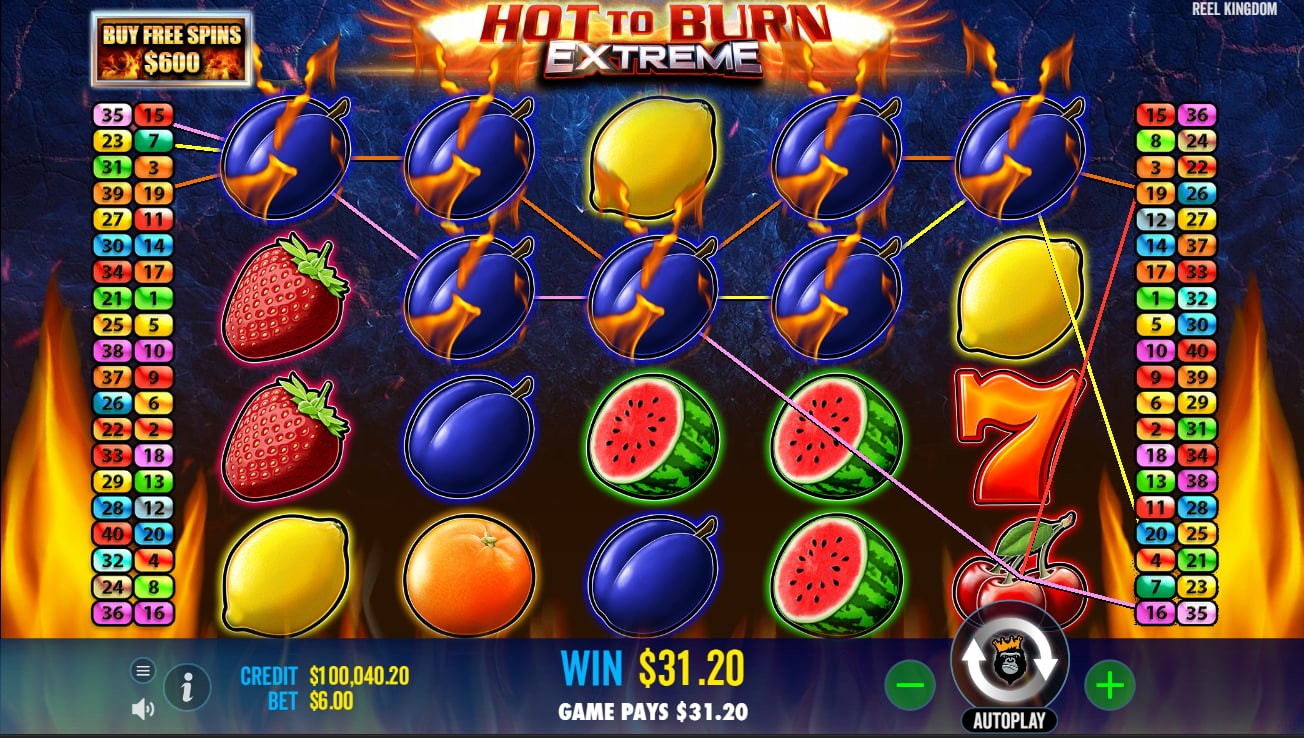Image resolution: width=1304 pixels, height=738 pixels.
Task: Toggle the orange symbol on the bottom row
Action: [x=469, y=574]
